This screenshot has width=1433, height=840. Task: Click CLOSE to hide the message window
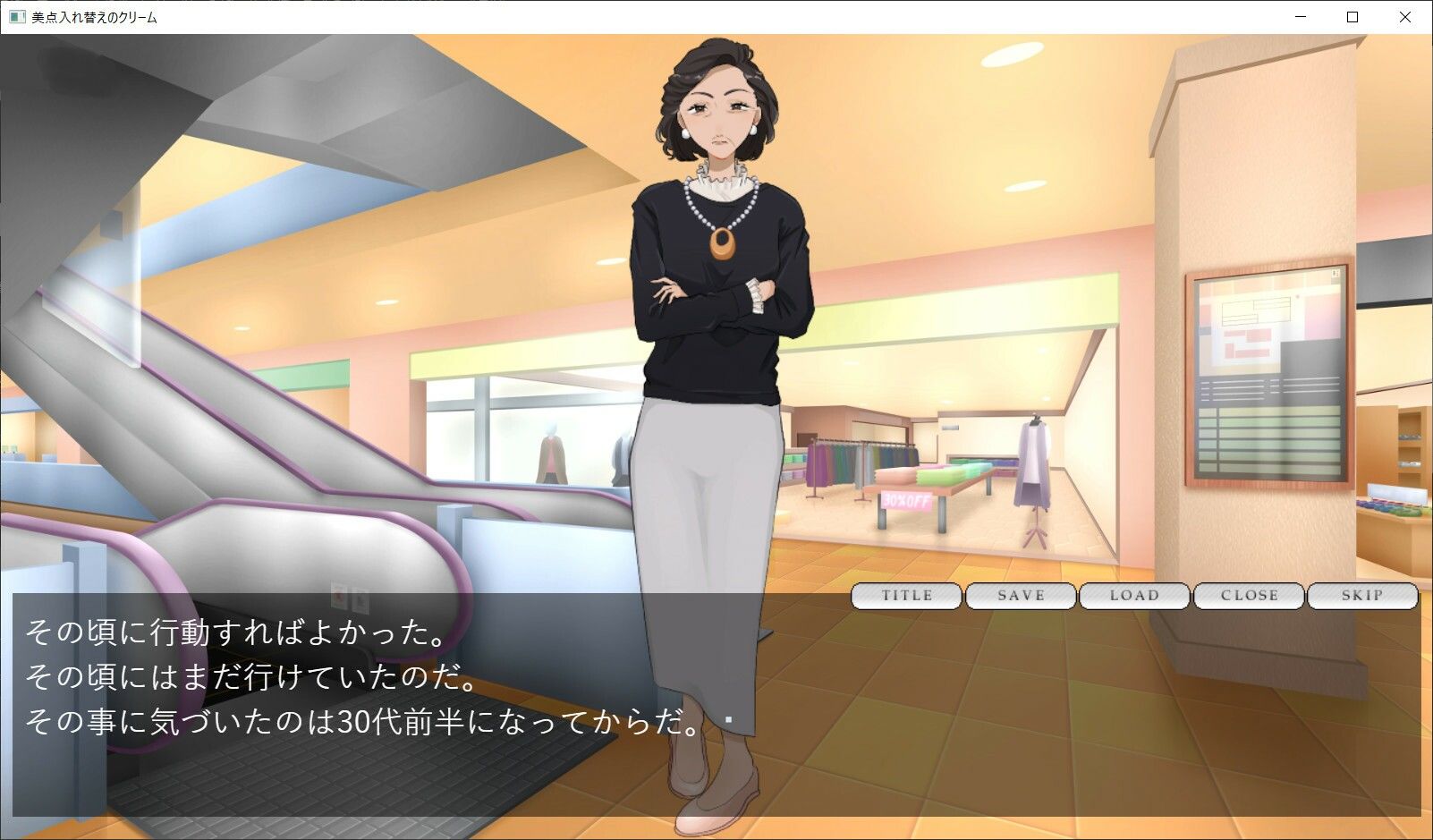point(1250,596)
